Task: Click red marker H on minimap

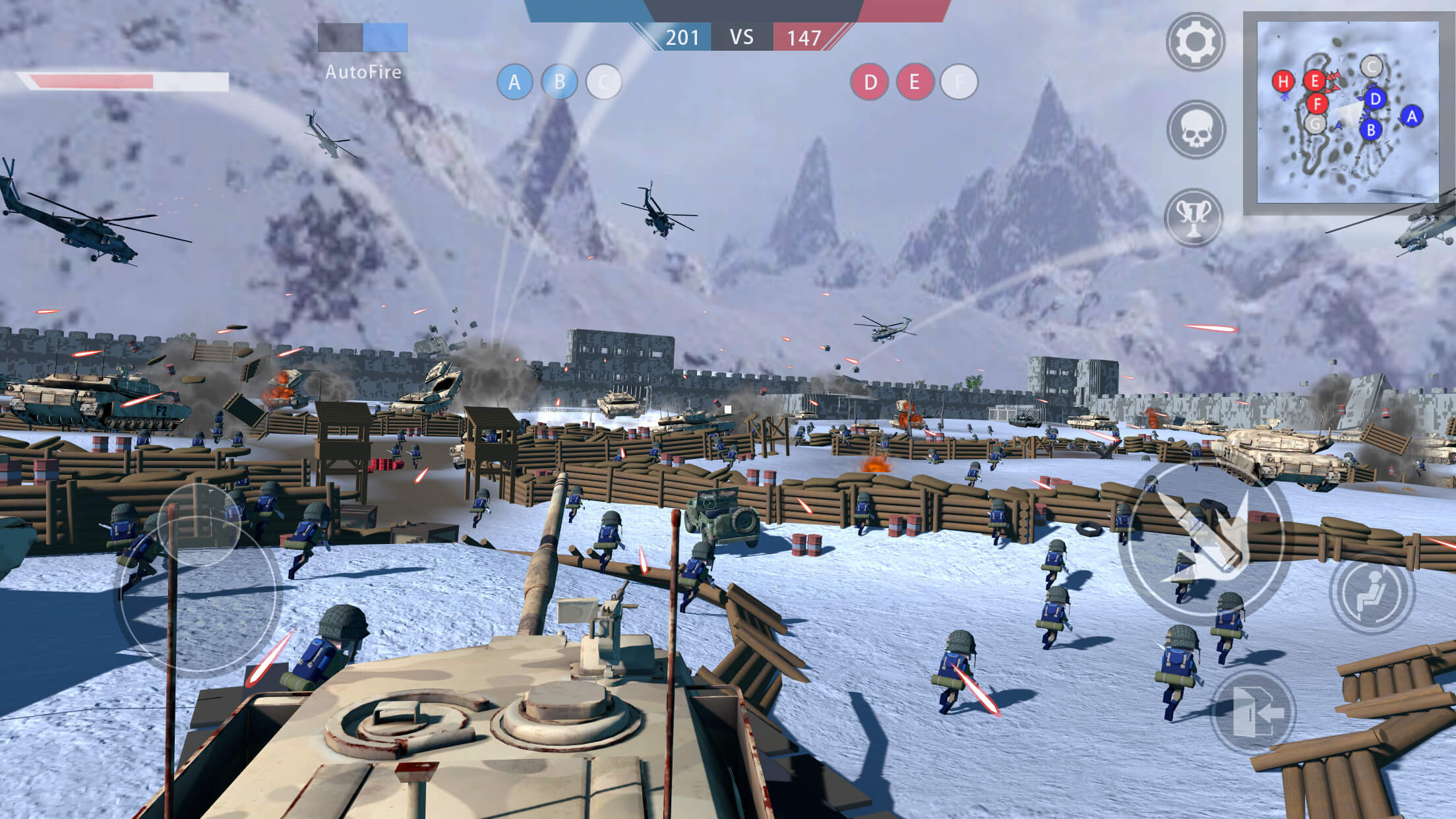Action: point(1283,82)
